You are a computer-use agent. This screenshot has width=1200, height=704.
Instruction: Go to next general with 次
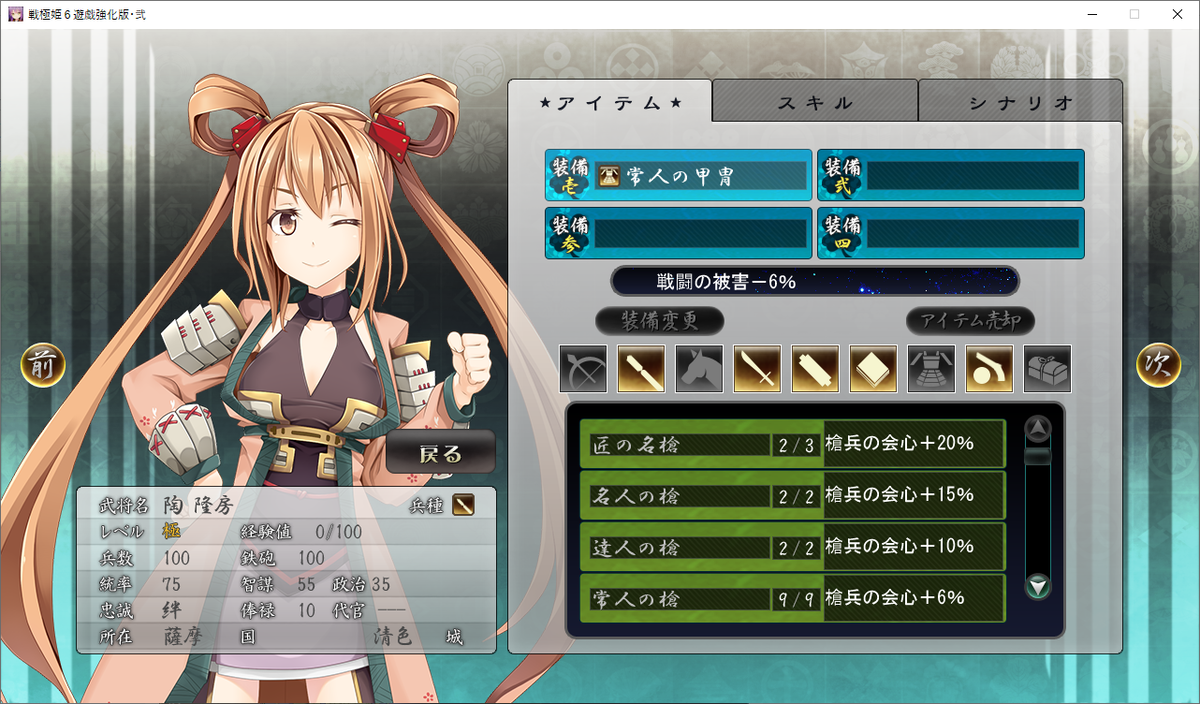(1158, 366)
